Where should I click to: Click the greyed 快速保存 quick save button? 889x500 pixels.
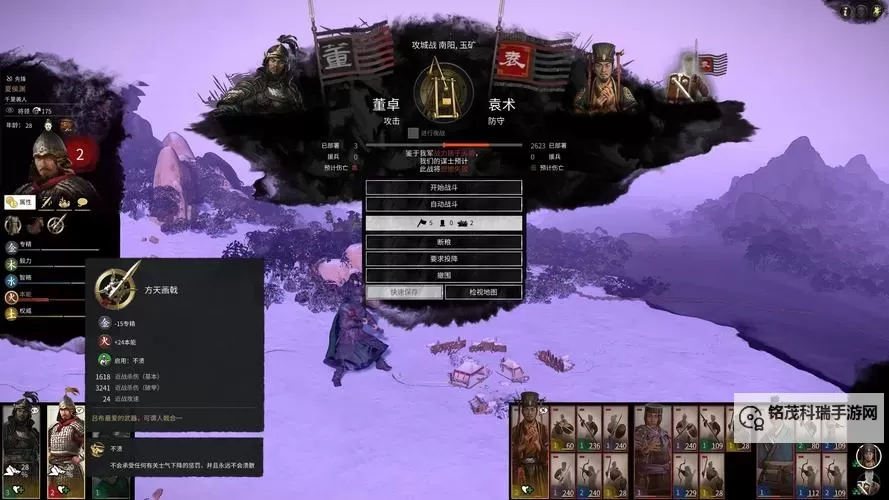pos(404,292)
